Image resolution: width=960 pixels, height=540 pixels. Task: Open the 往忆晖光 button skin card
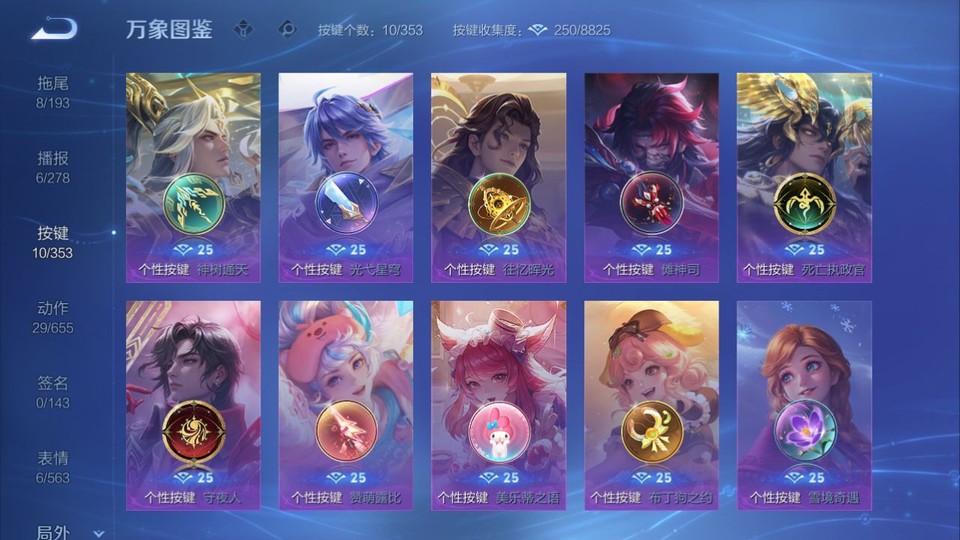click(498, 177)
